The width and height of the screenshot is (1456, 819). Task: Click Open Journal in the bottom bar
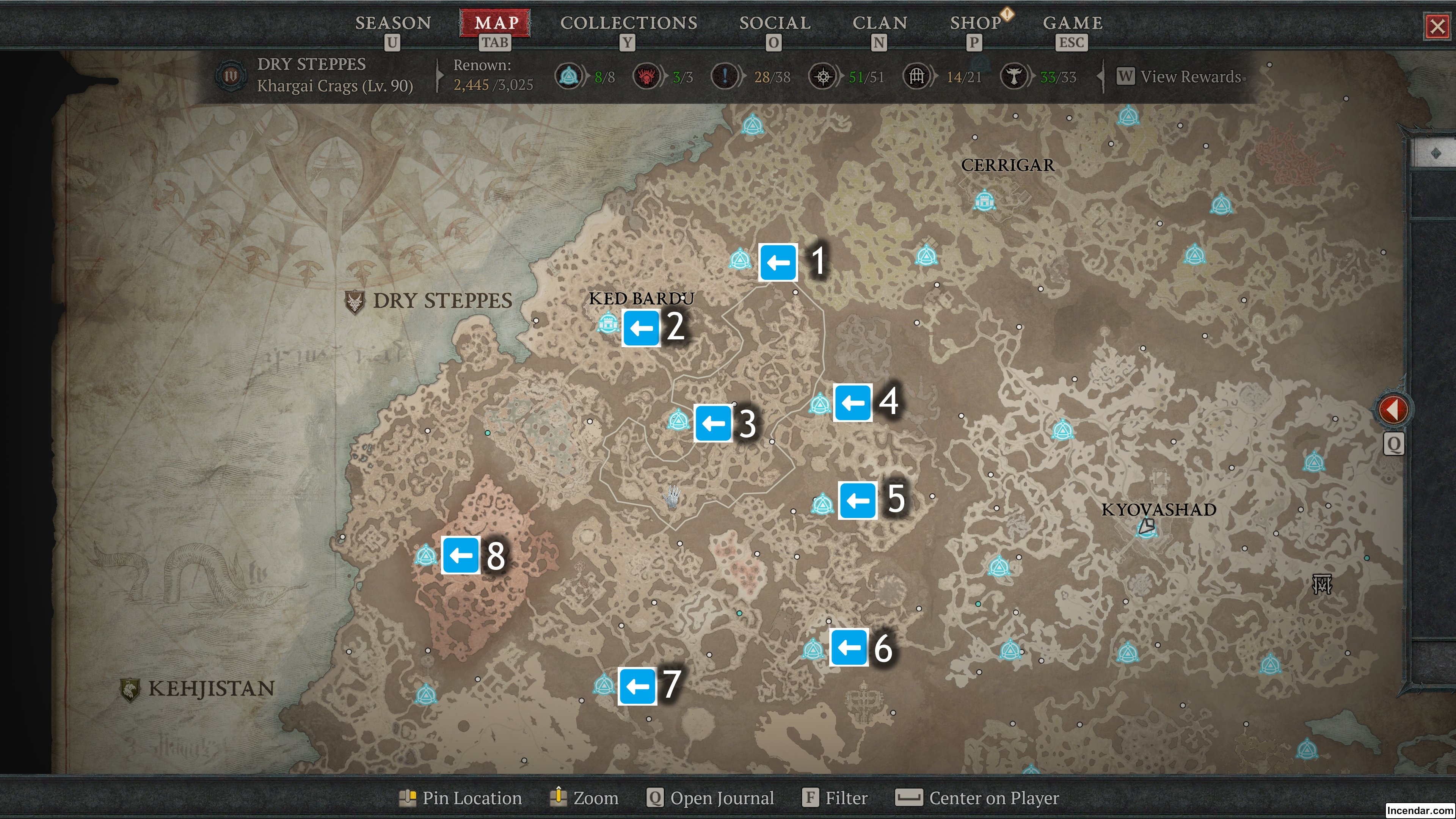click(711, 797)
